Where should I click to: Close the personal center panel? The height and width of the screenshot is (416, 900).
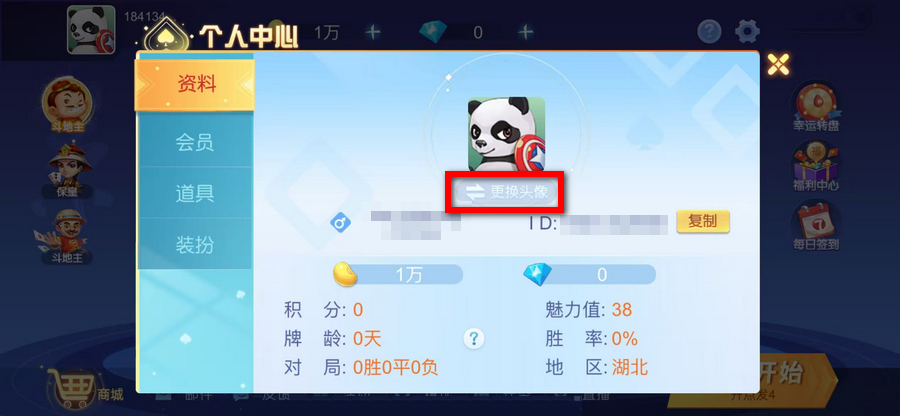778,65
